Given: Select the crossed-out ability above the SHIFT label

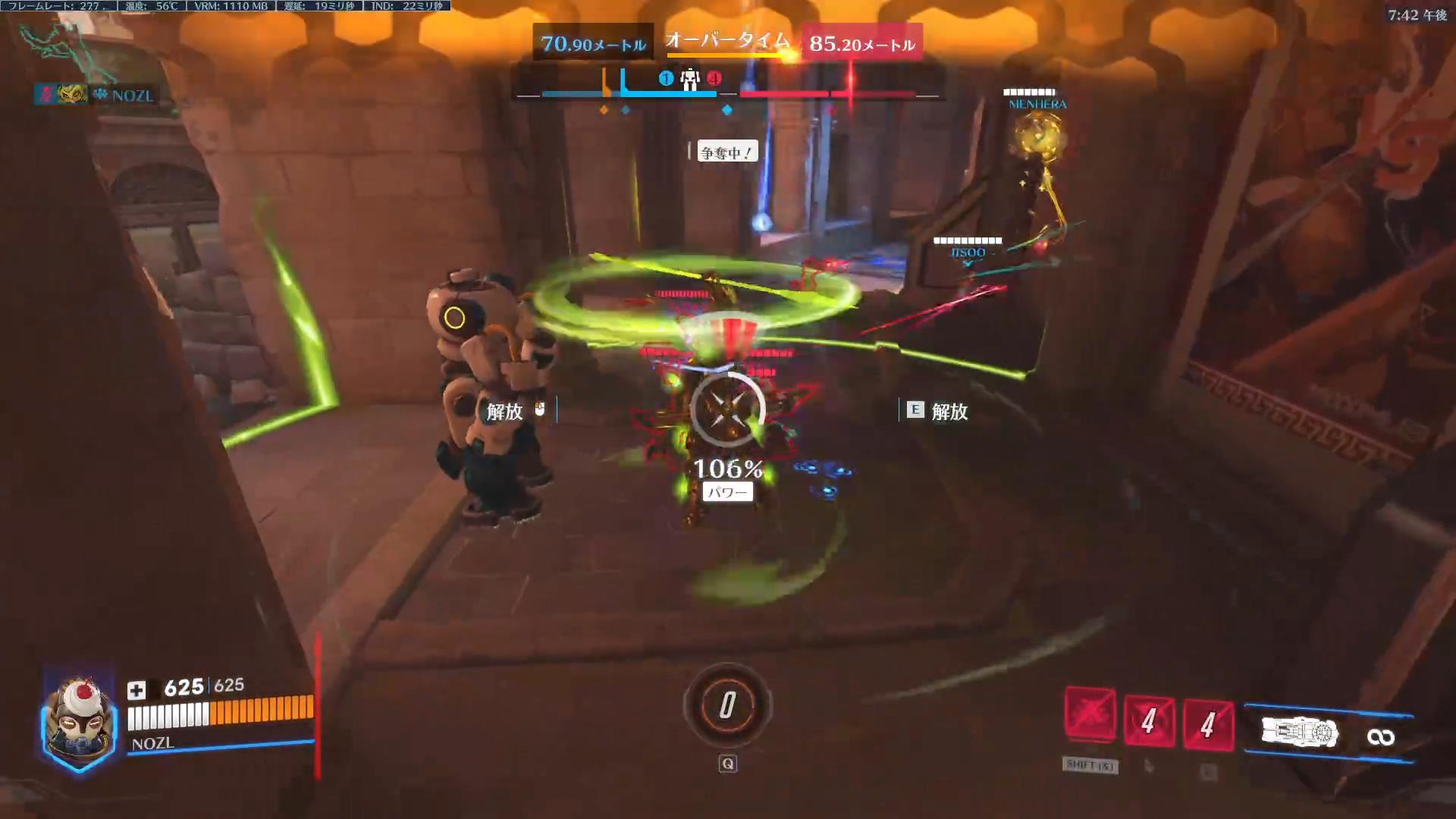Looking at the screenshot, I should [1090, 714].
